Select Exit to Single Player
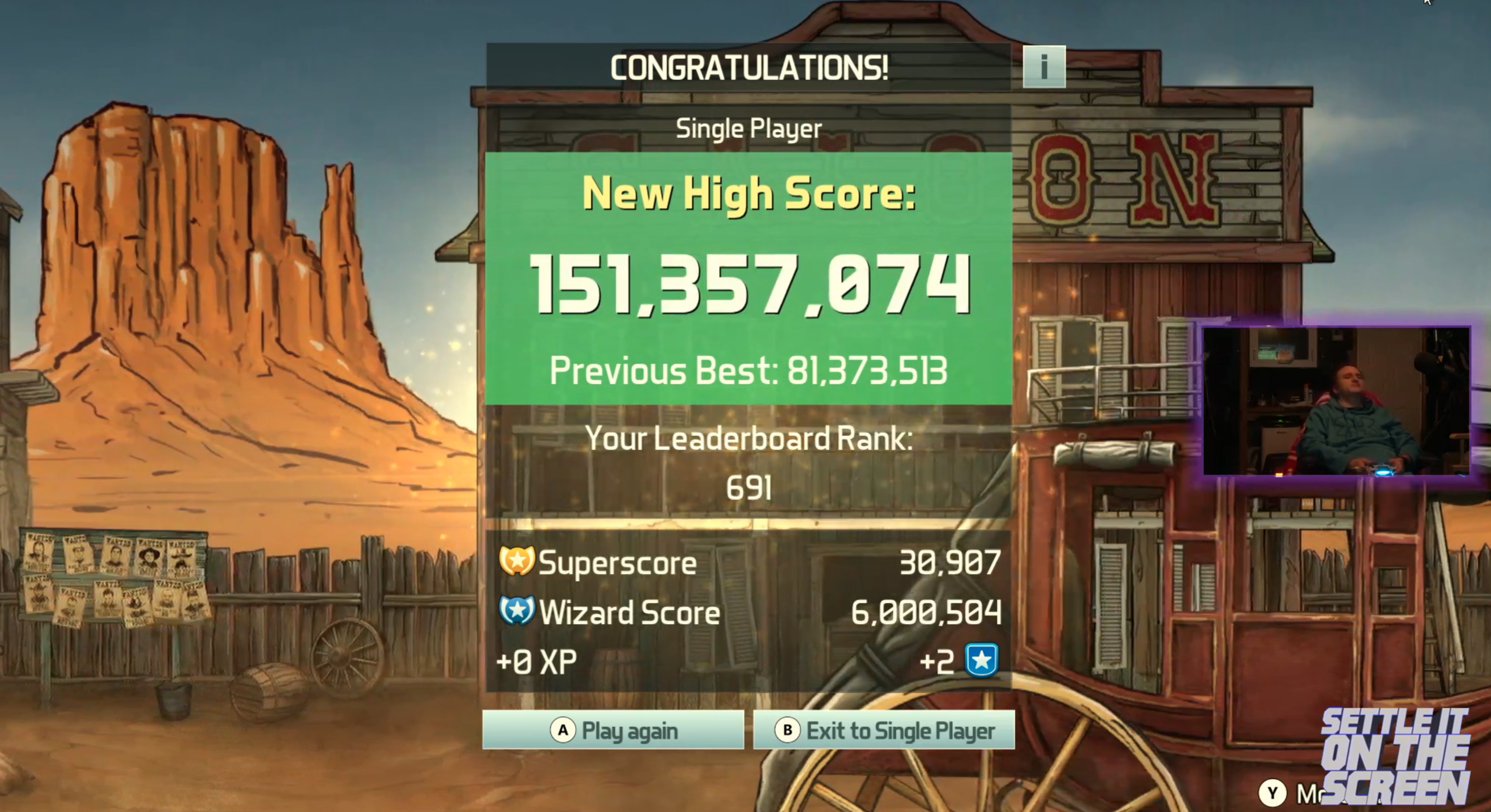 pyautogui.click(x=884, y=731)
